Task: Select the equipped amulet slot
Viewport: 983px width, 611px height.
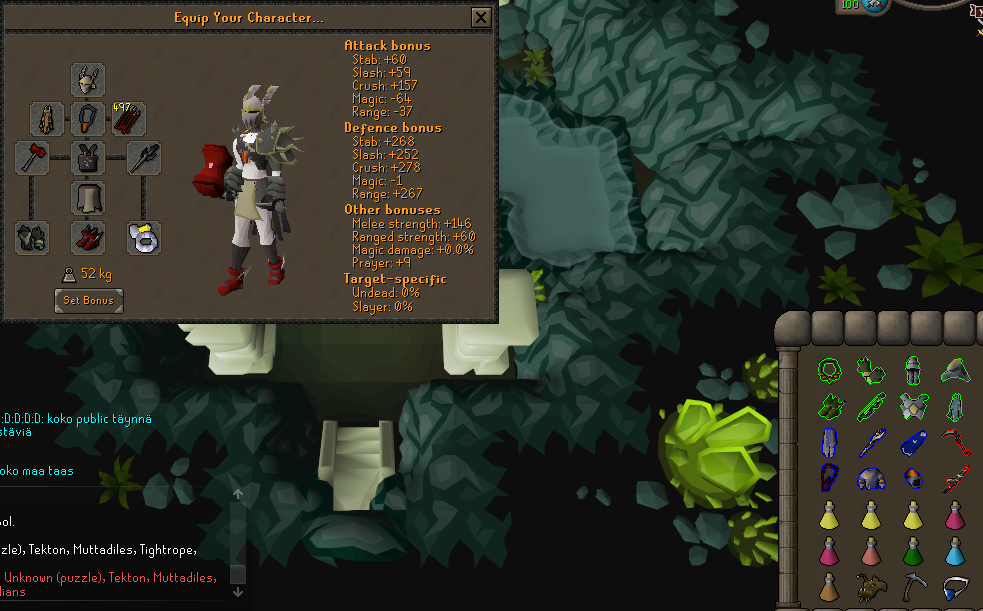Action: click(89, 119)
